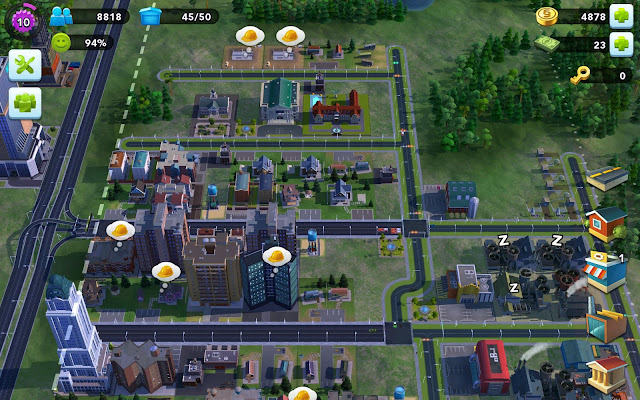Screen dimensions: 640x400
Task: Add more Simoleons with the plus button
Action: pyautogui.click(x=622, y=16)
